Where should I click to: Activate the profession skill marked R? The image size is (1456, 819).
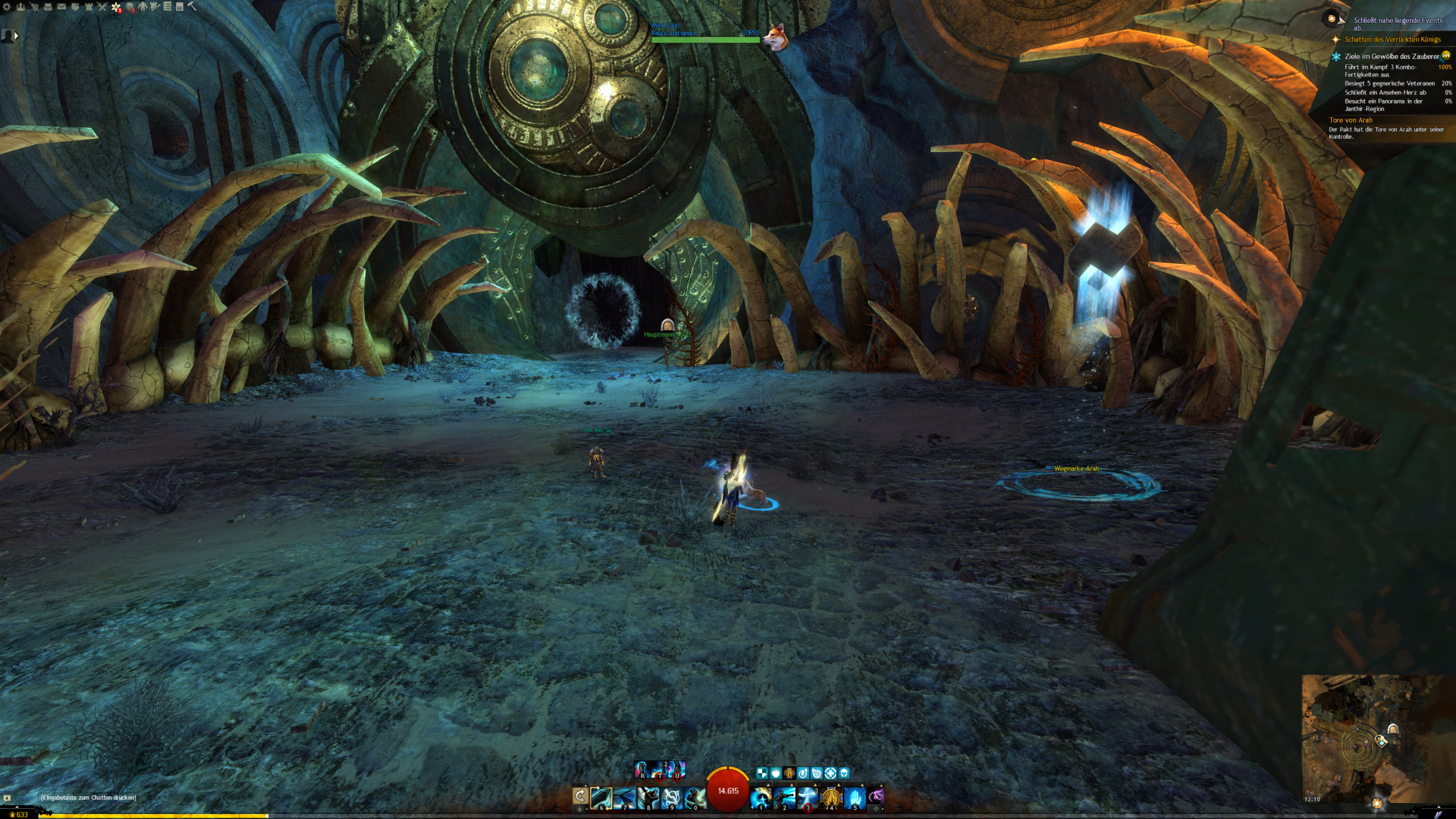642,770
